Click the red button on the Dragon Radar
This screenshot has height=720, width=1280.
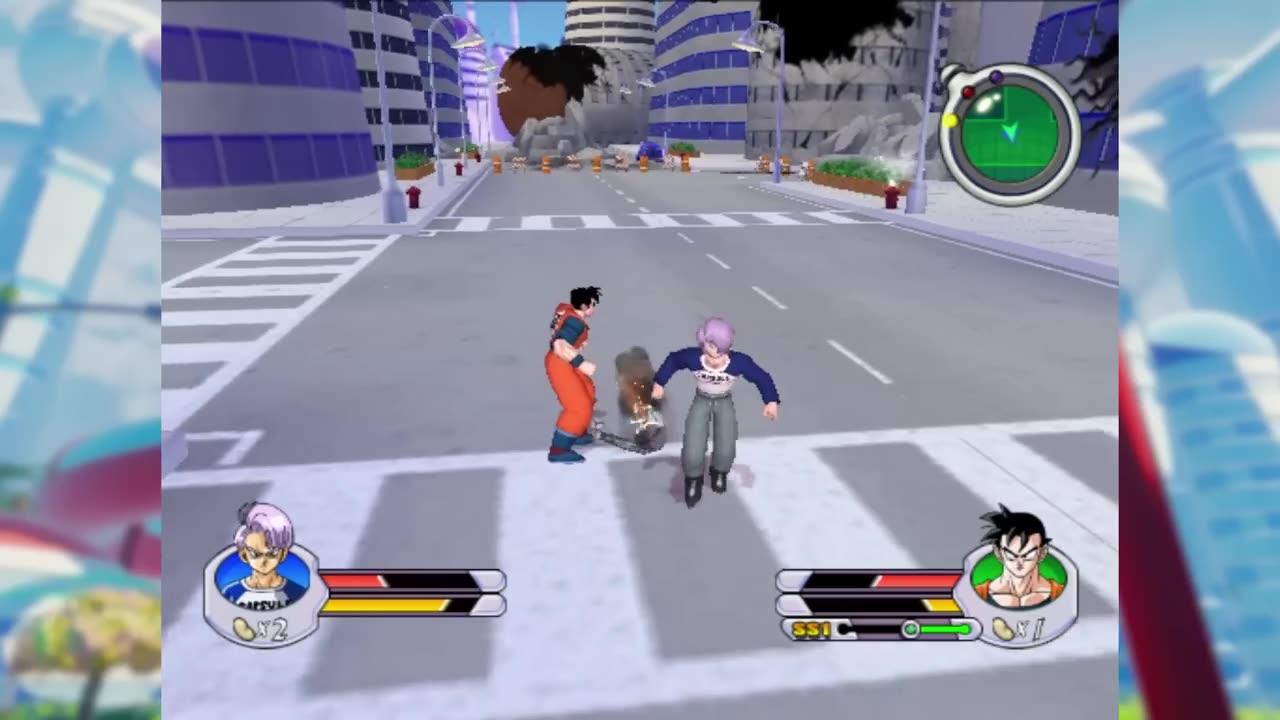(x=968, y=92)
